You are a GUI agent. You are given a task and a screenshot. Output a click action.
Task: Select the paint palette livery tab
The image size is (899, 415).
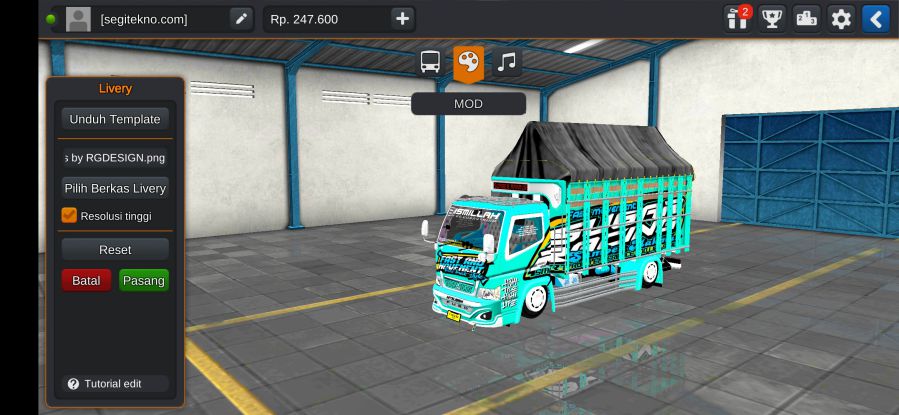[x=468, y=63]
